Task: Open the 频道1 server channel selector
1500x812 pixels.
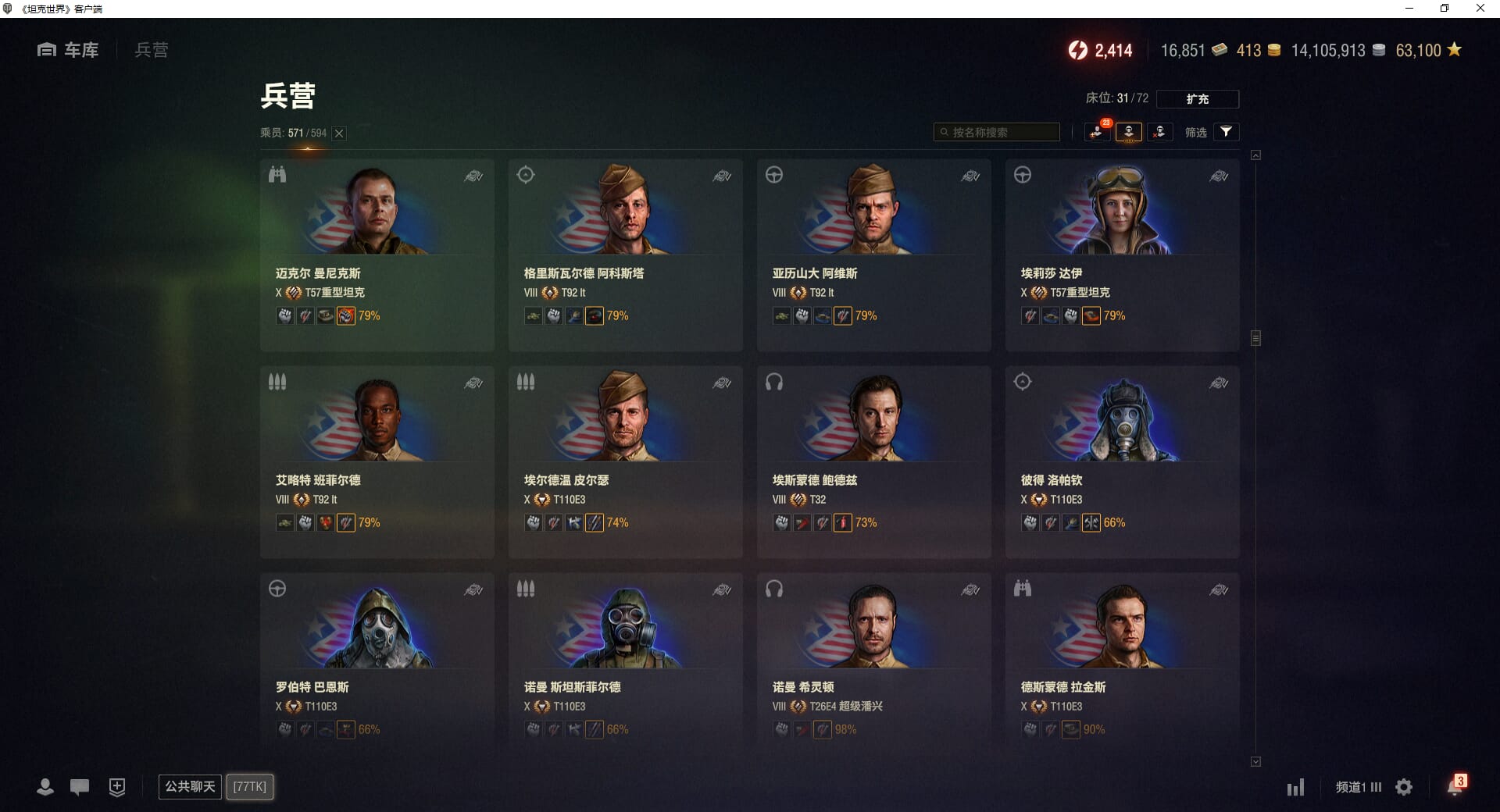Action: tap(1358, 787)
